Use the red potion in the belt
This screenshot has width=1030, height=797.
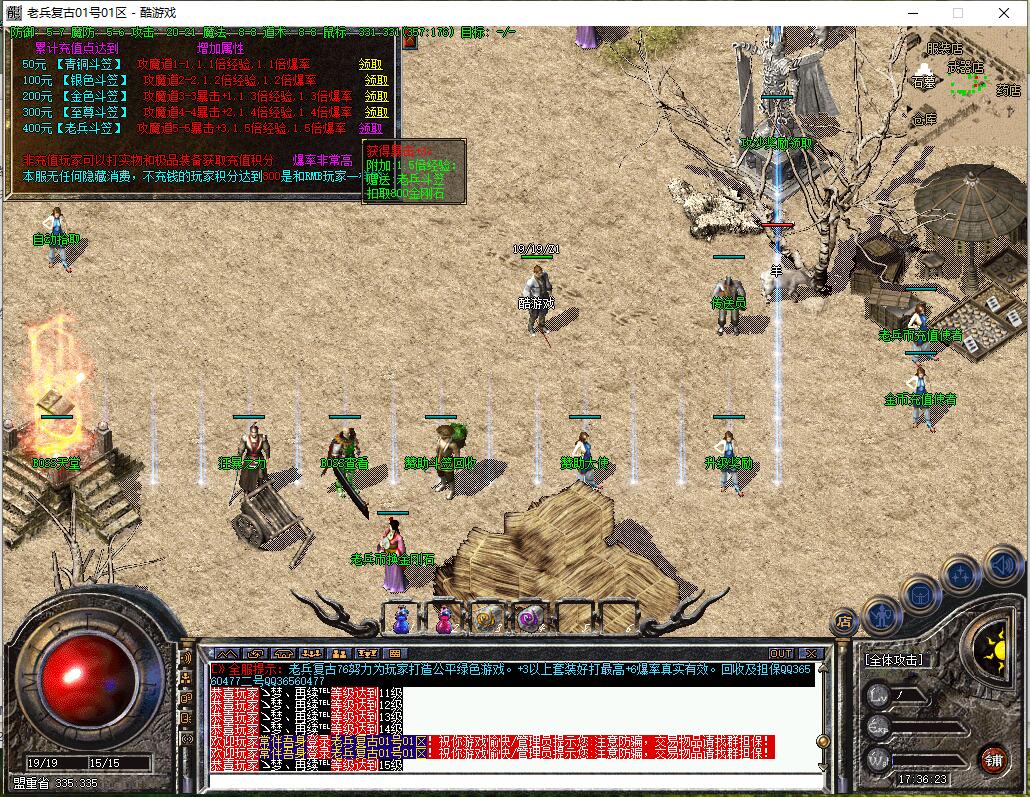[x=444, y=620]
